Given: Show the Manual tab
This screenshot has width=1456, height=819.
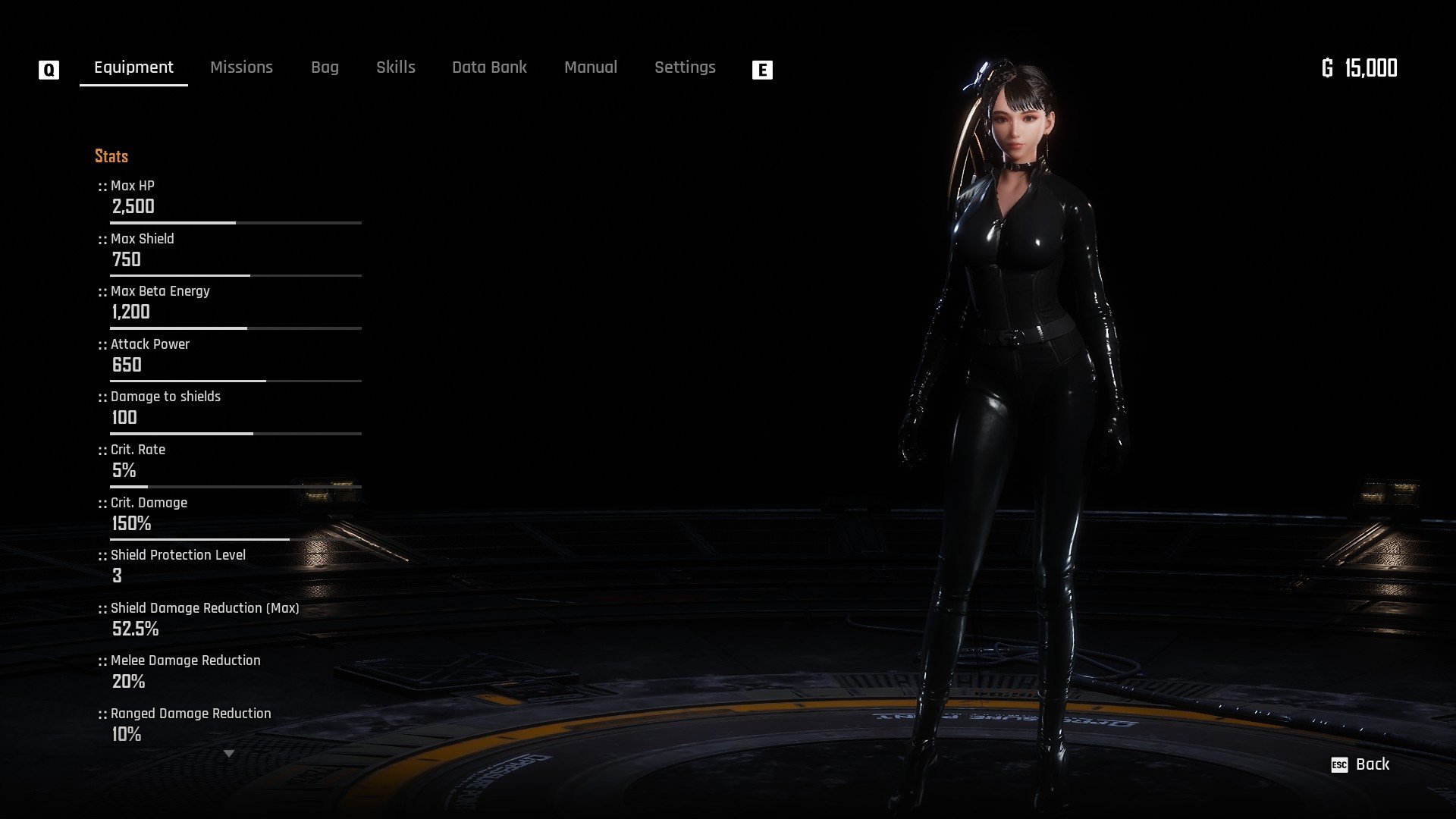Looking at the screenshot, I should pos(591,67).
